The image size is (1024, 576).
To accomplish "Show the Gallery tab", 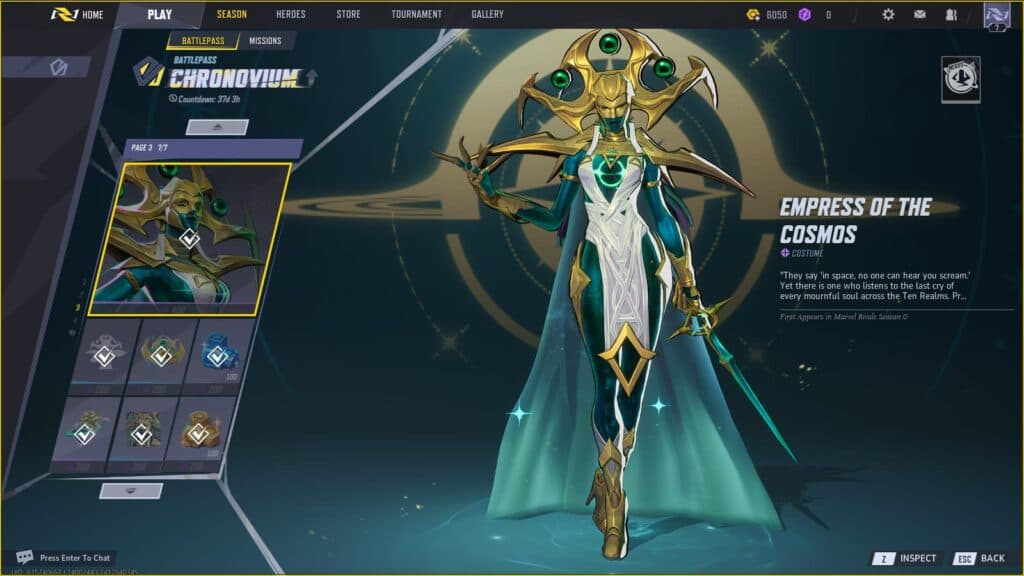I will tap(487, 15).
